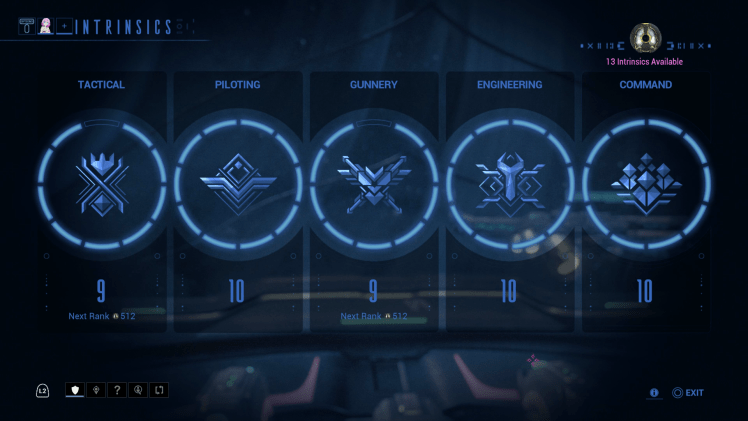Open the map pin icon in bottom toolbar
Screen dimensions: 748x421
click(x=95, y=391)
